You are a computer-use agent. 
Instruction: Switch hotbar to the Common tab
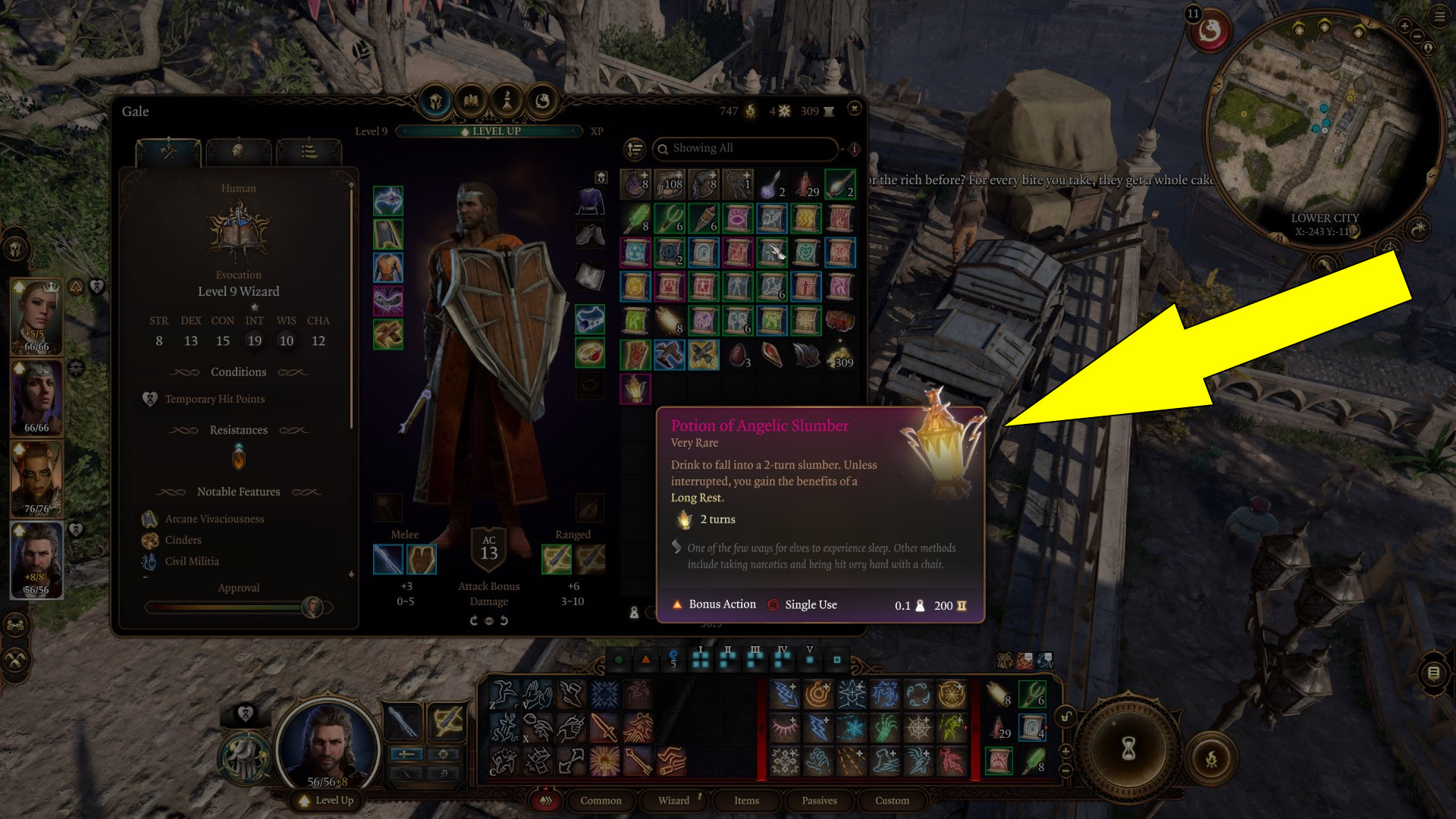[600, 800]
